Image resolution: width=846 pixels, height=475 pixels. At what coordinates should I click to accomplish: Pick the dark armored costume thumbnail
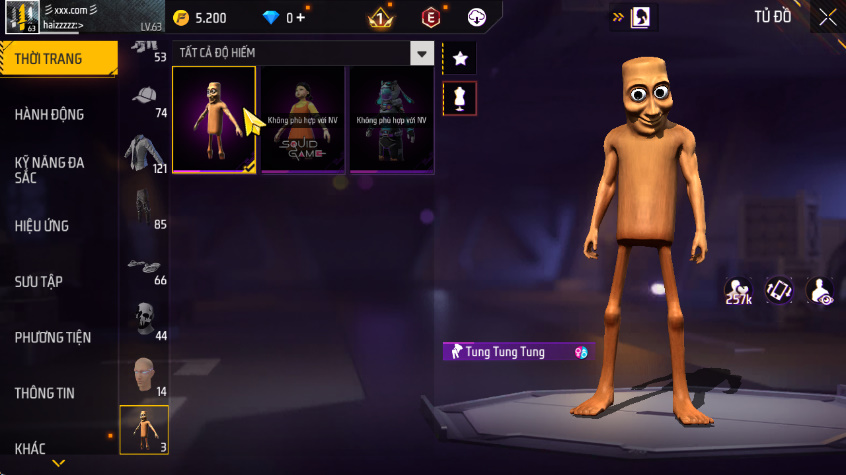coord(391,120)
